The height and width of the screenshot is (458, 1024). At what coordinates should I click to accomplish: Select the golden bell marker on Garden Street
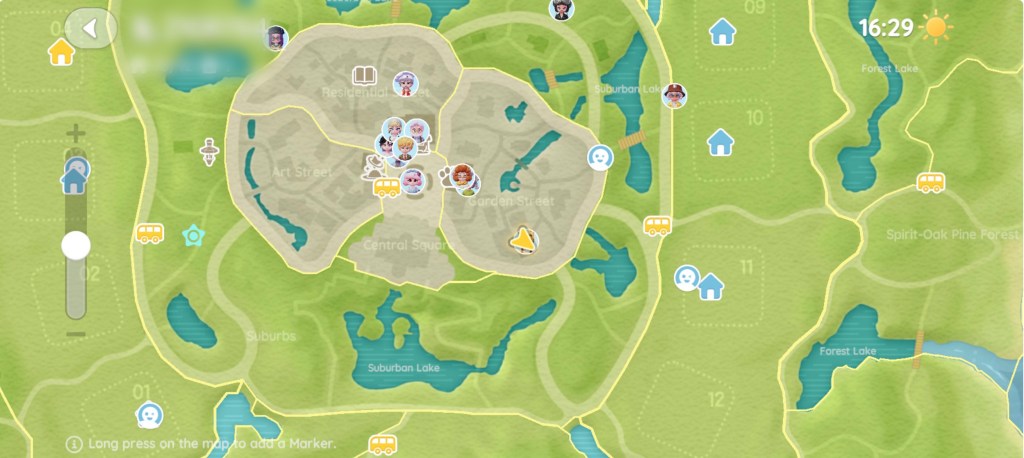pyautogui.click(x=522, y=239)
